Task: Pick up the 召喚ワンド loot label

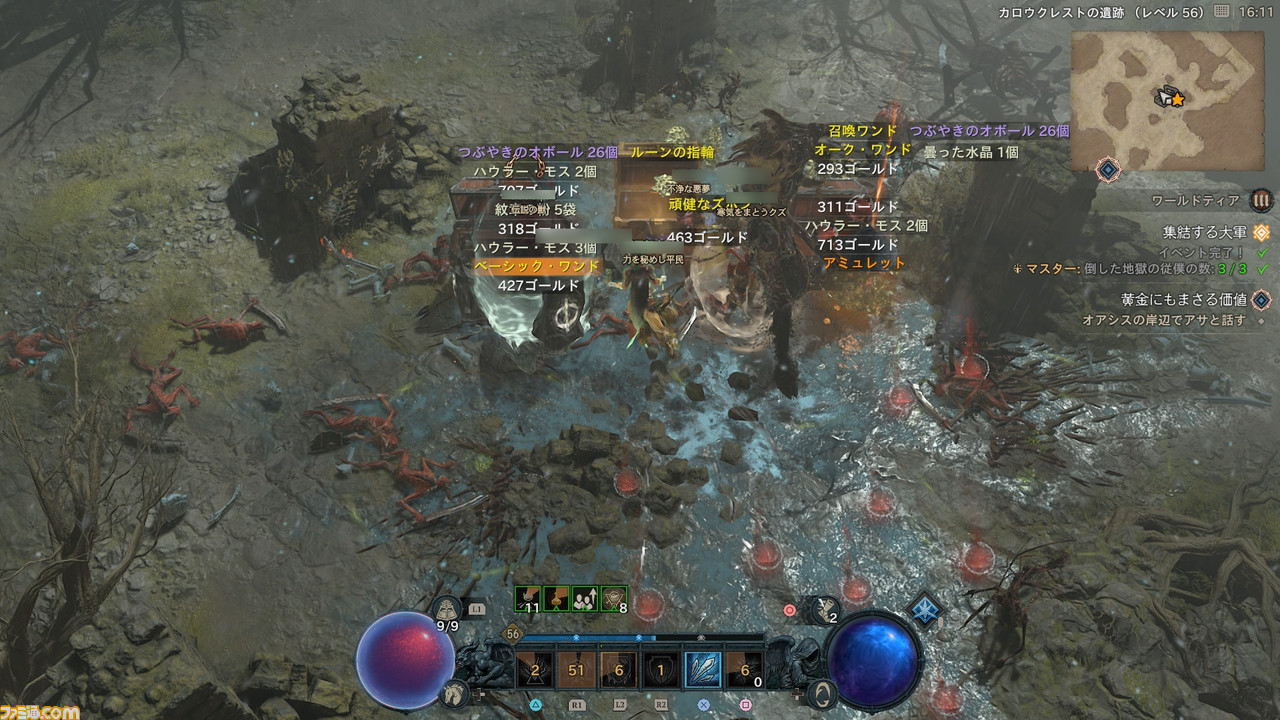Action: (x=862, y=131)
